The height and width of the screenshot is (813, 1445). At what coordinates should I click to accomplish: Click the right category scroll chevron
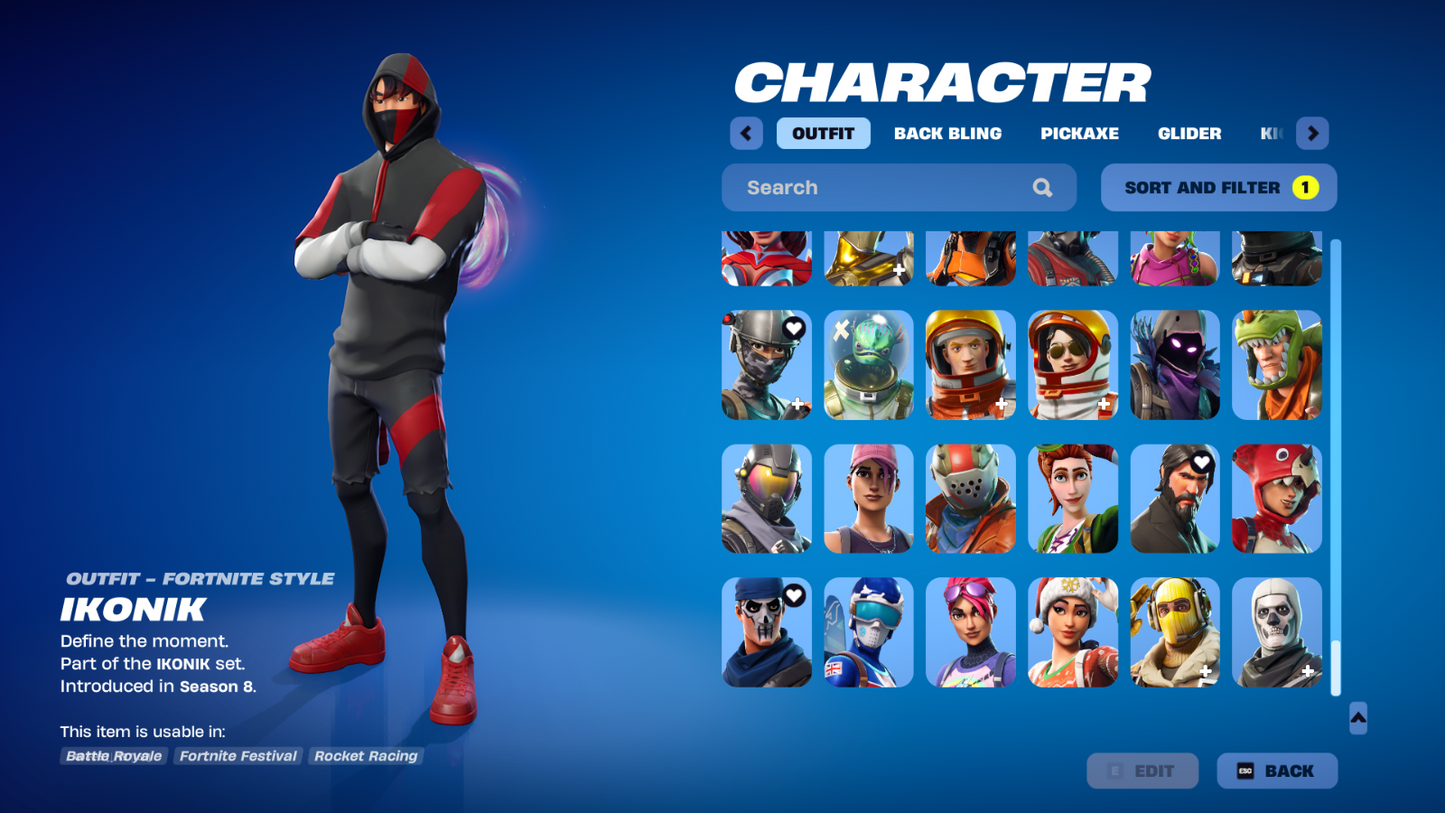1312,133
